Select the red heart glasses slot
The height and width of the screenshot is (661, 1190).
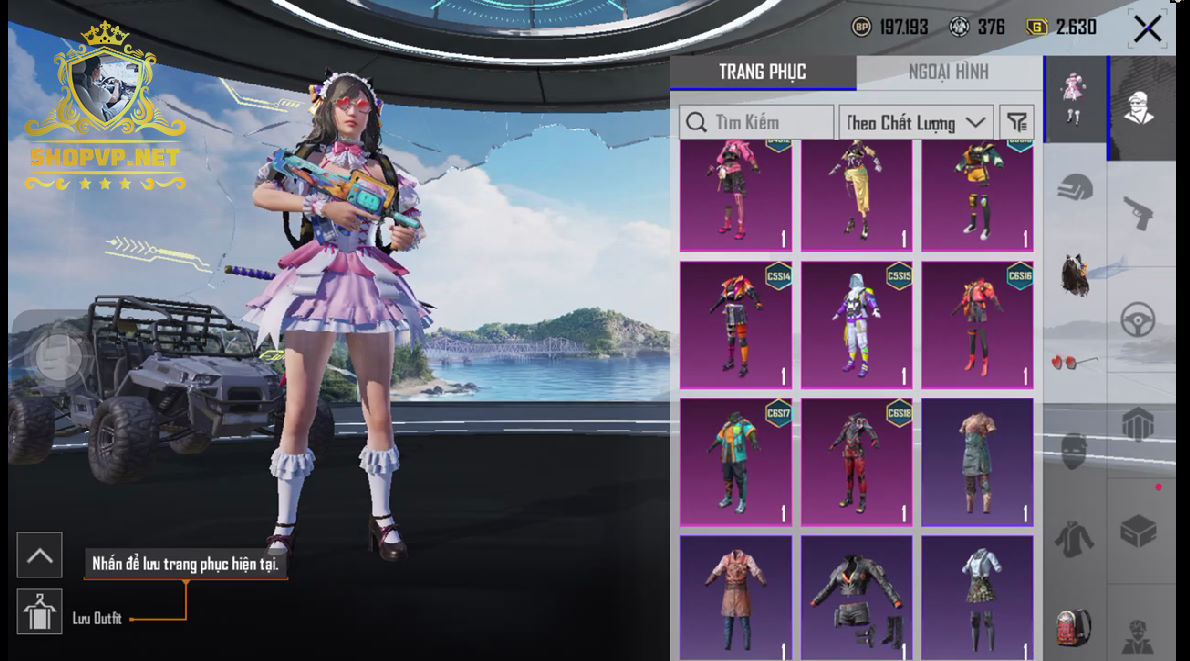[x=1073, y=360]
